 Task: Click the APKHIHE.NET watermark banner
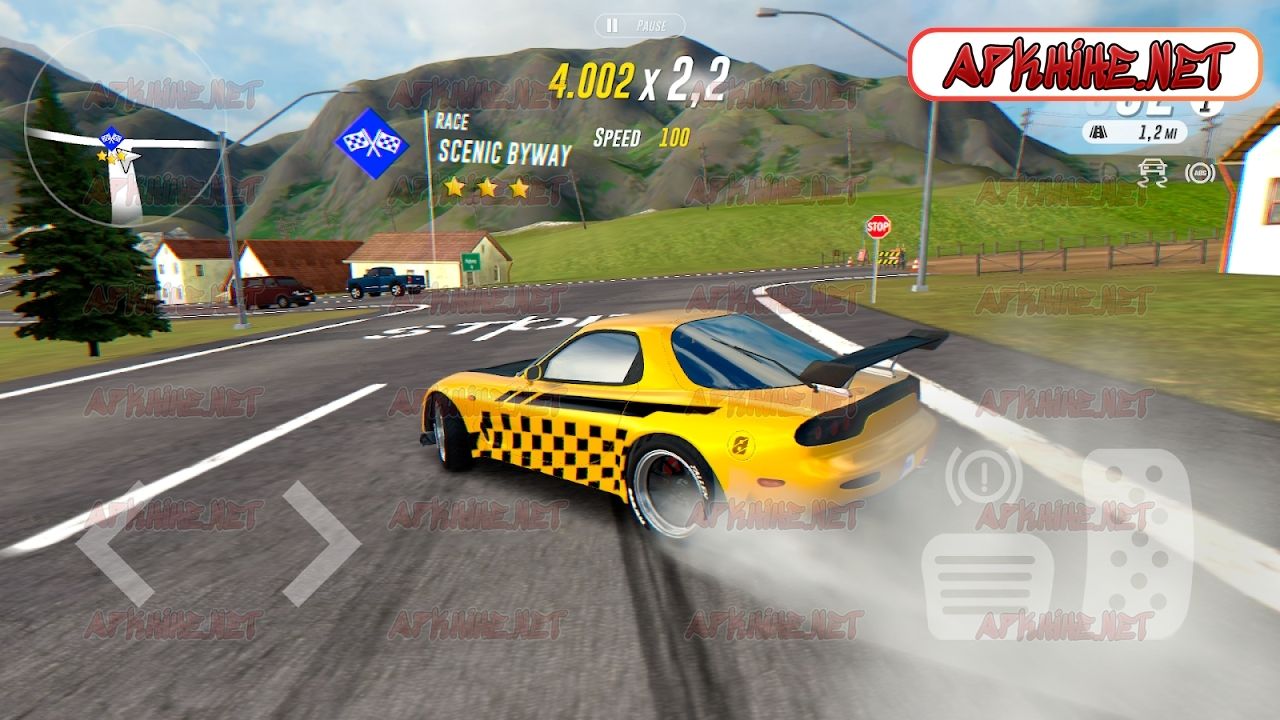click(x=1085, y=65)
